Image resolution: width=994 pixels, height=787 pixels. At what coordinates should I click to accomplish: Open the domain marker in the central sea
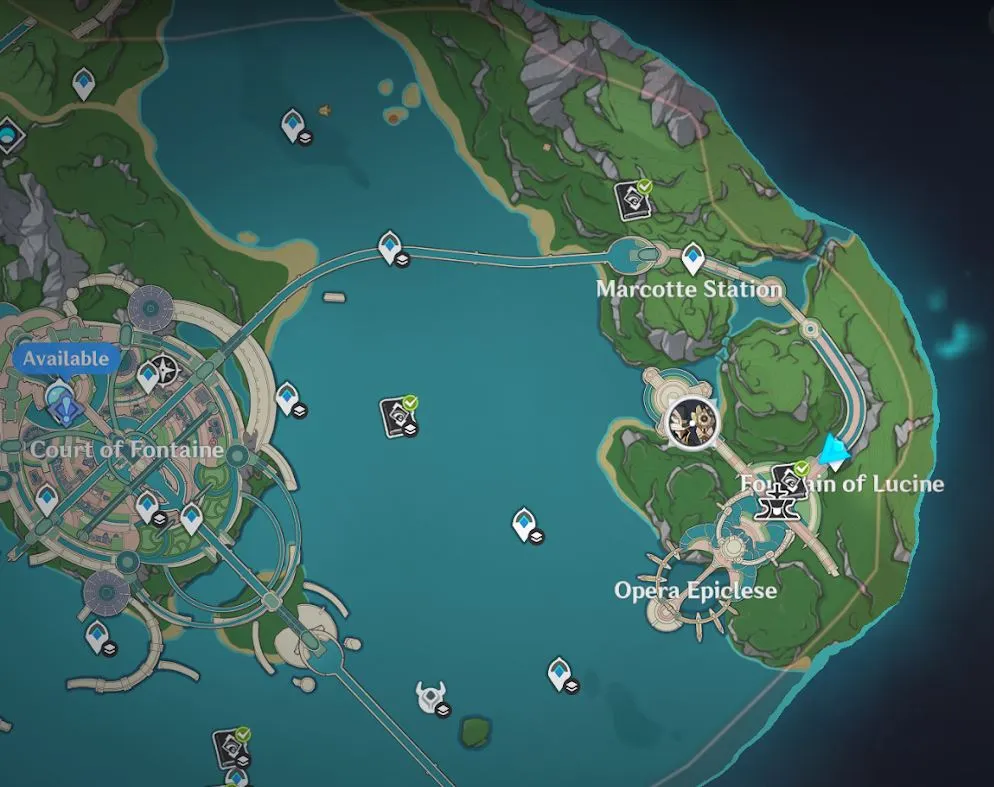pos(399,416)
